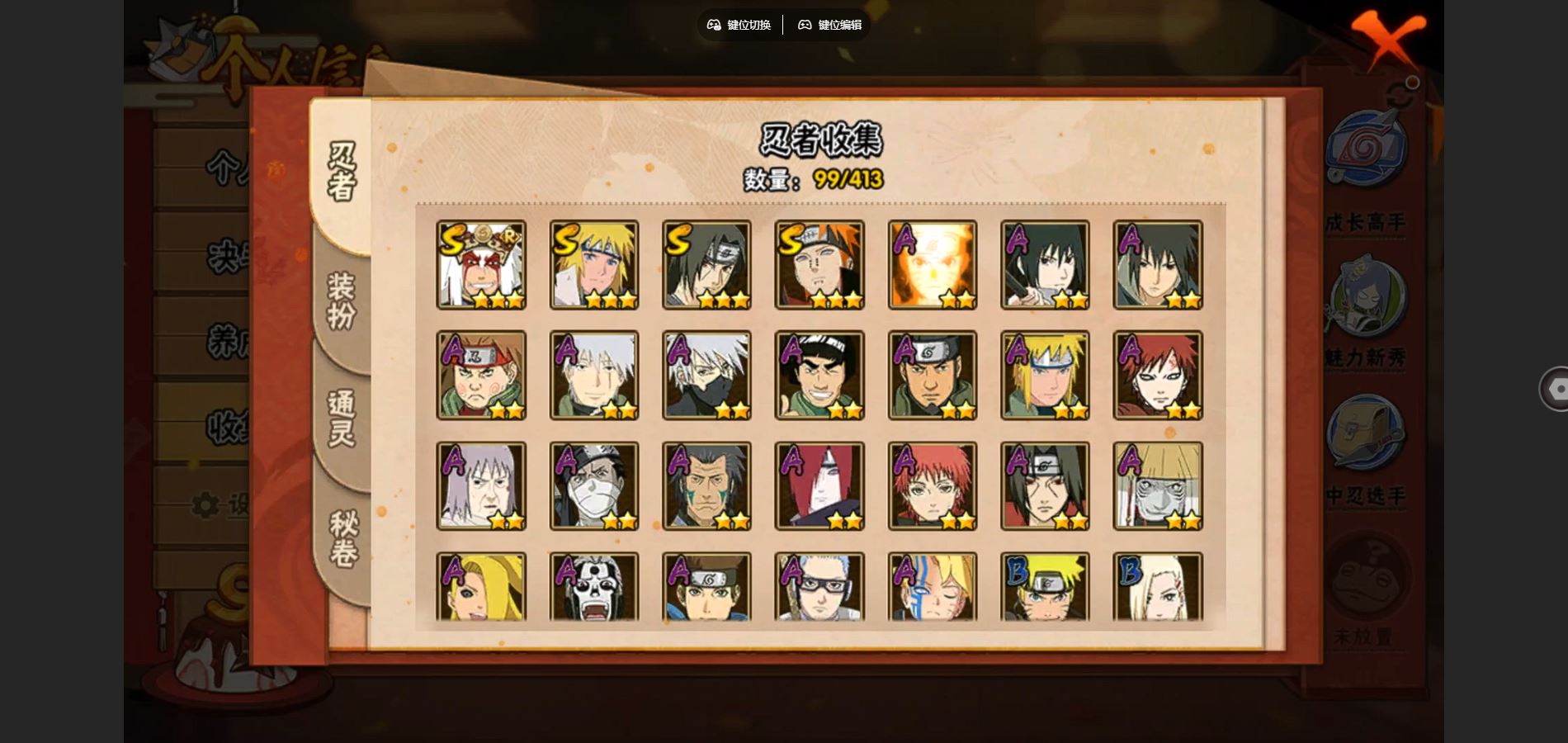Open the 键位编辑 key-edit overlay option
This screenshot has height=743, width=1568.
coord(830,25)
